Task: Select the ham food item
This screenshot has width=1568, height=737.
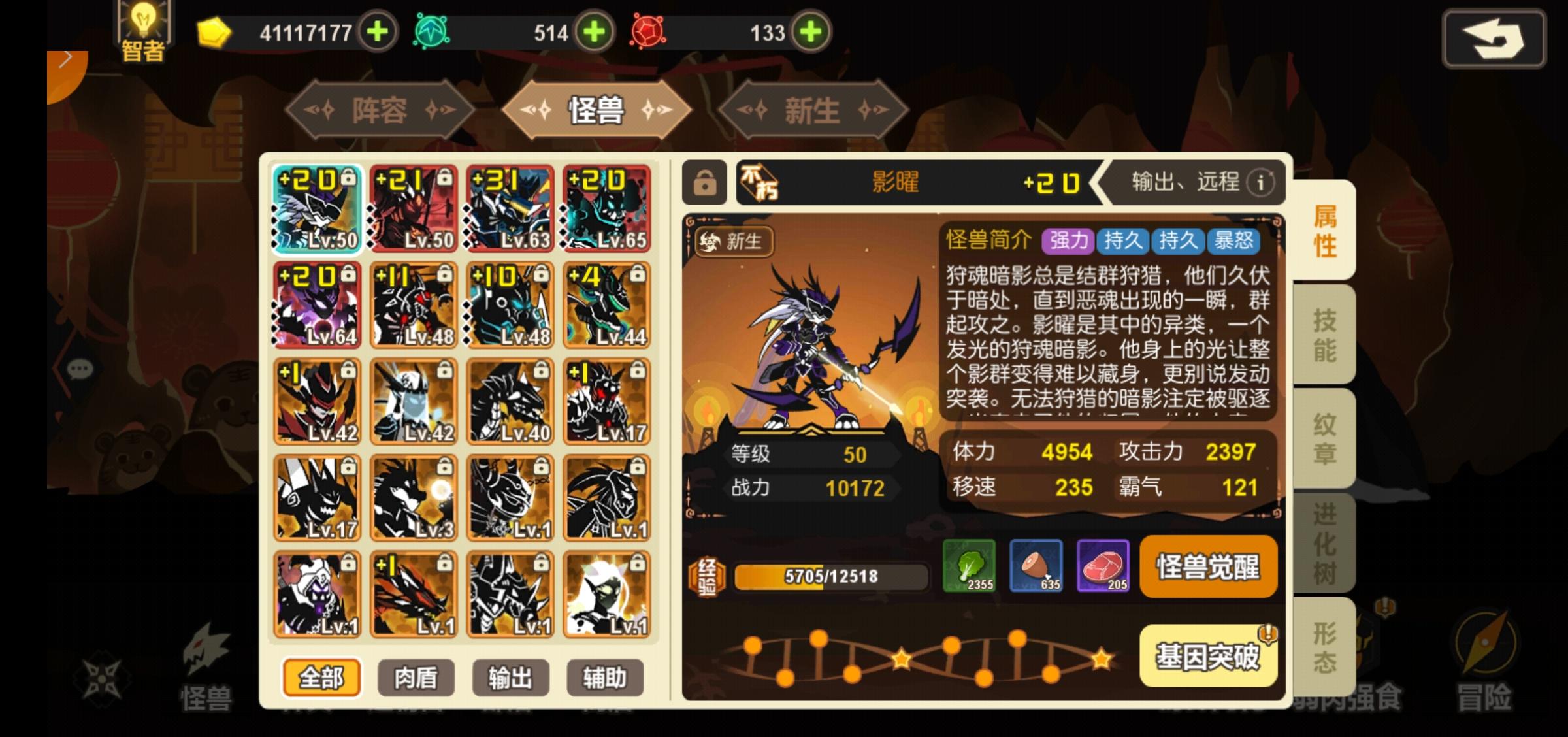Action: pyautogui.click(x=1036, y=567)
